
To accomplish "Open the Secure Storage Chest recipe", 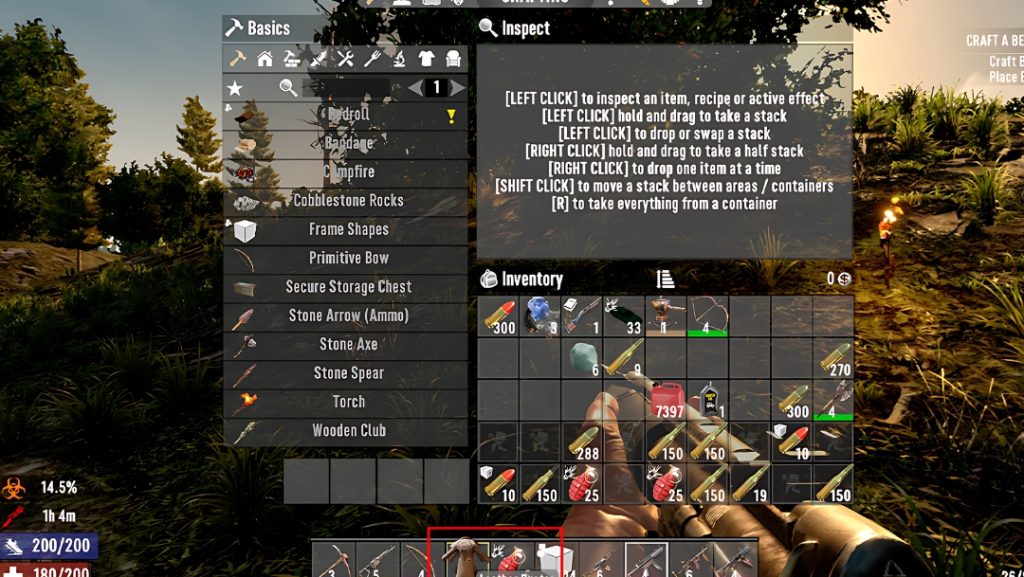I will coord(347,287).
